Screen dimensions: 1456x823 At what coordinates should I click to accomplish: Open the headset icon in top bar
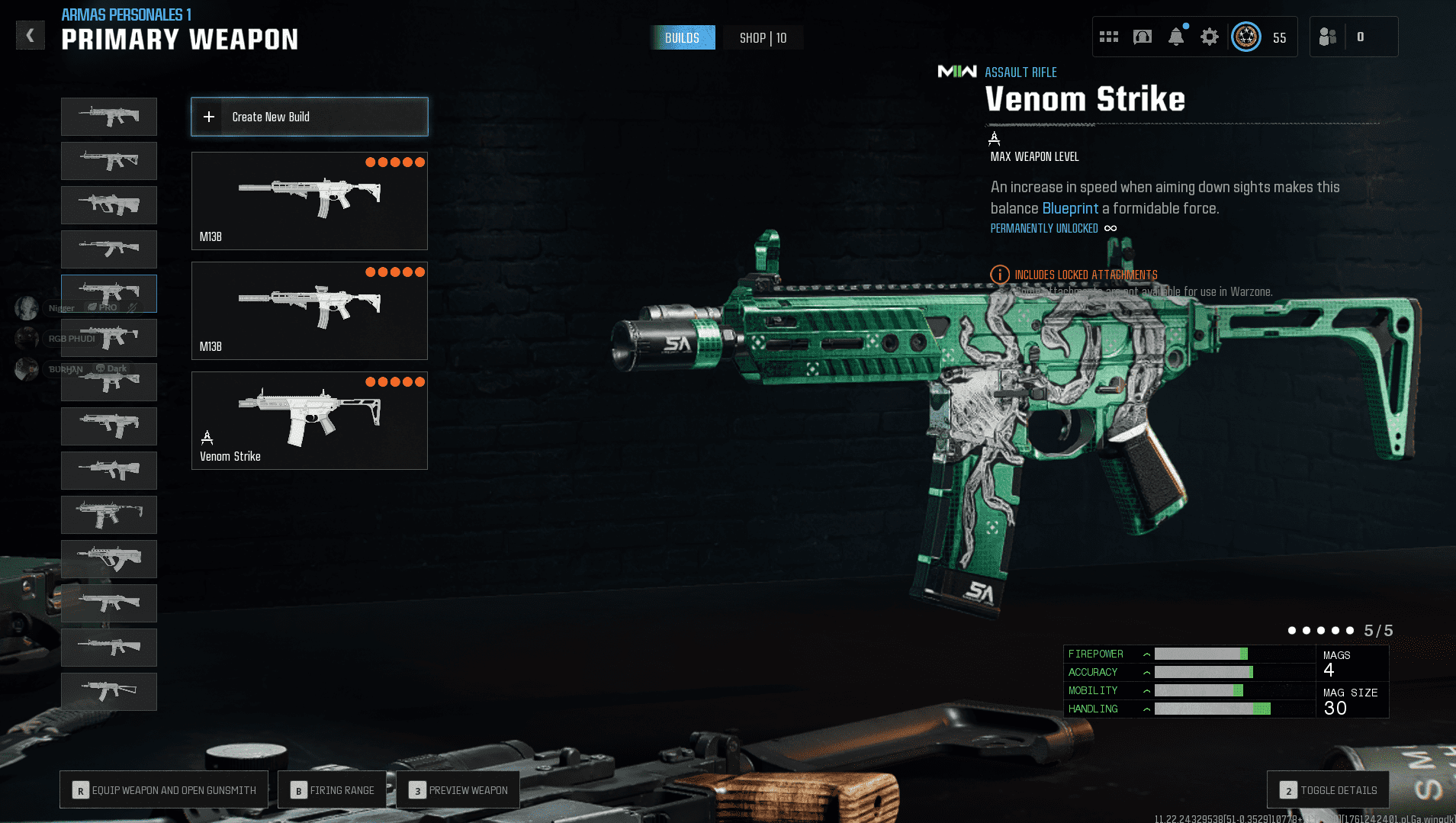[x=1142, y=37]
